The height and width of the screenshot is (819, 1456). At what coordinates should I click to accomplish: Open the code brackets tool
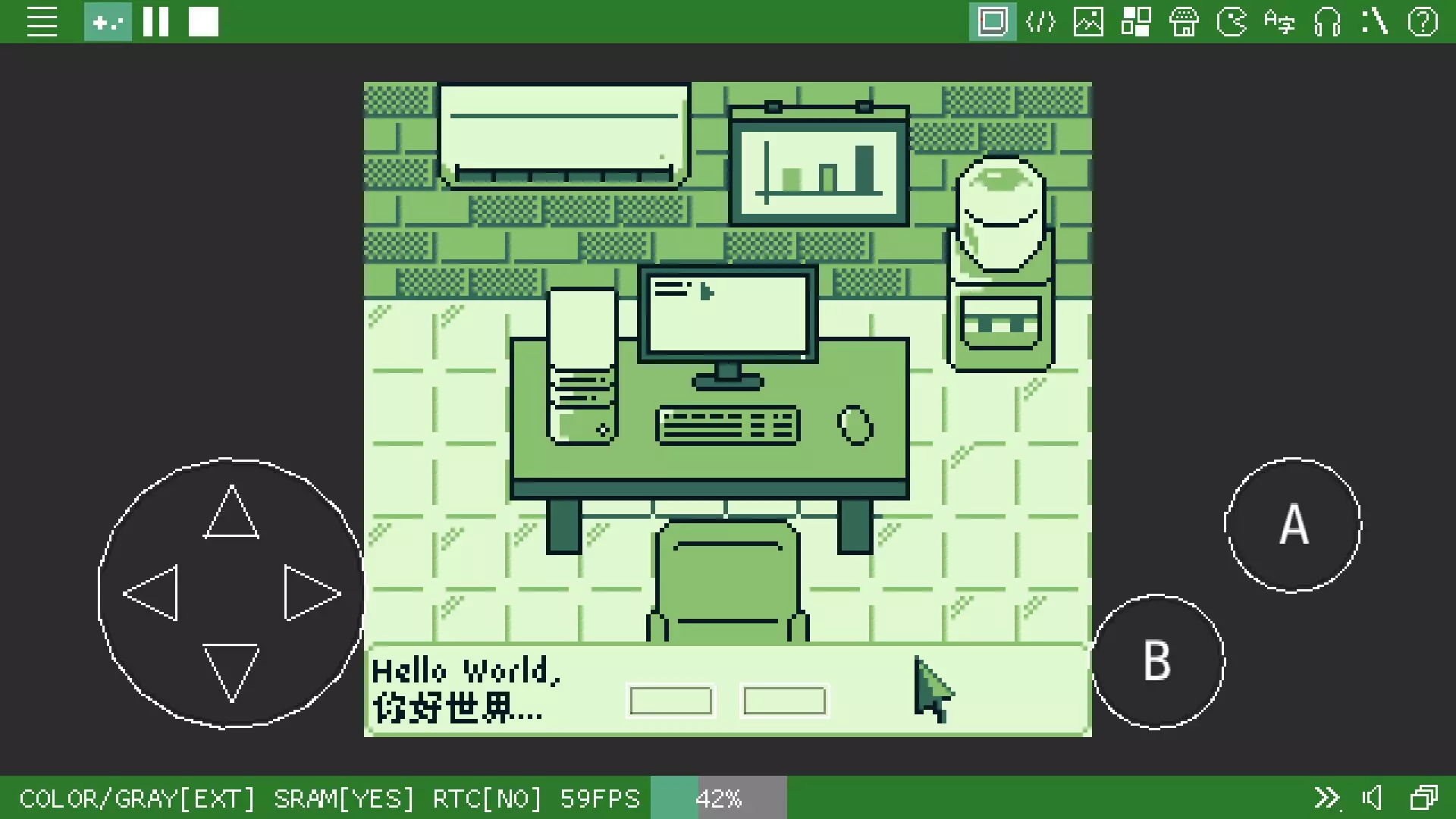(x=1040, y=22)
